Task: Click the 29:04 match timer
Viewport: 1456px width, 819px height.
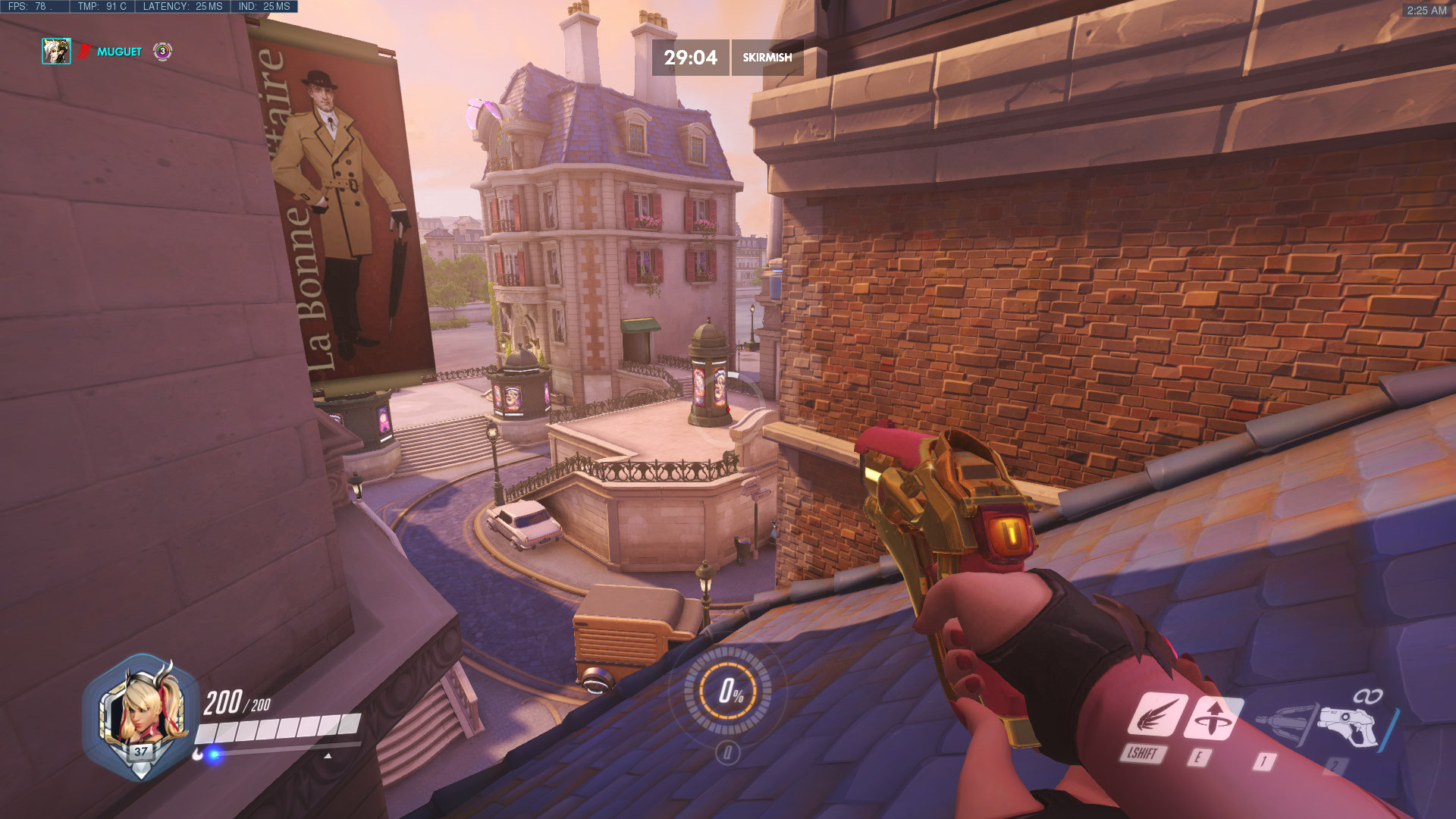Action: click(x=691, y=56)
